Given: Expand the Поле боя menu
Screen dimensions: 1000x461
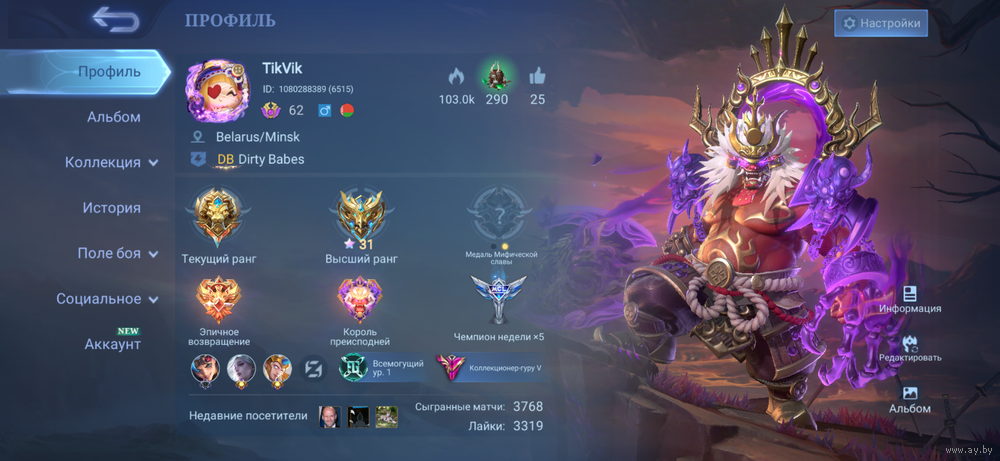Looking at the screenshot, I should (x=117, y=253).
